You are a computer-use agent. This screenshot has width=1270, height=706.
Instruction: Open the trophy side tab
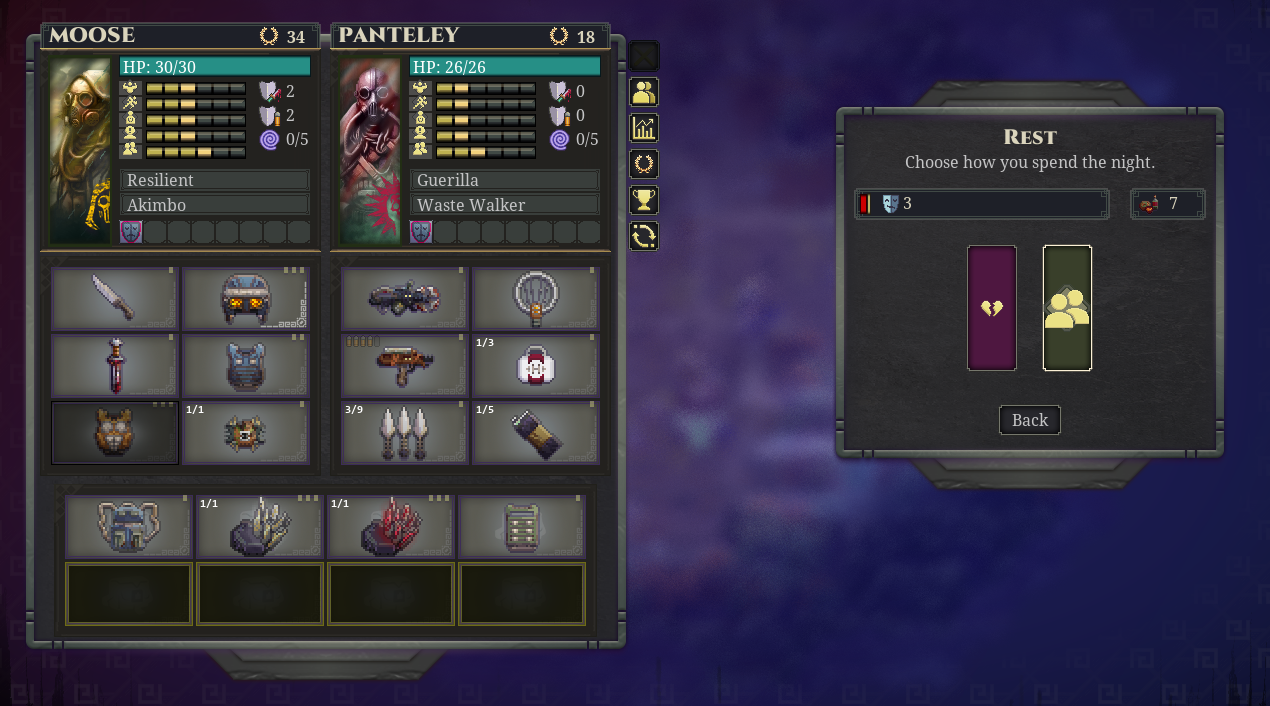click(x=644, y=200)
